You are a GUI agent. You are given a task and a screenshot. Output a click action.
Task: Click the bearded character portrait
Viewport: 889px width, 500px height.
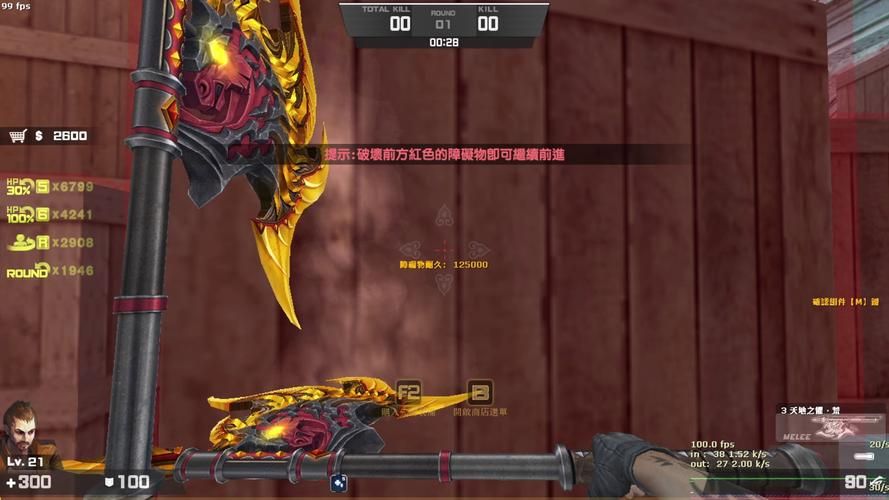point(23,429)
